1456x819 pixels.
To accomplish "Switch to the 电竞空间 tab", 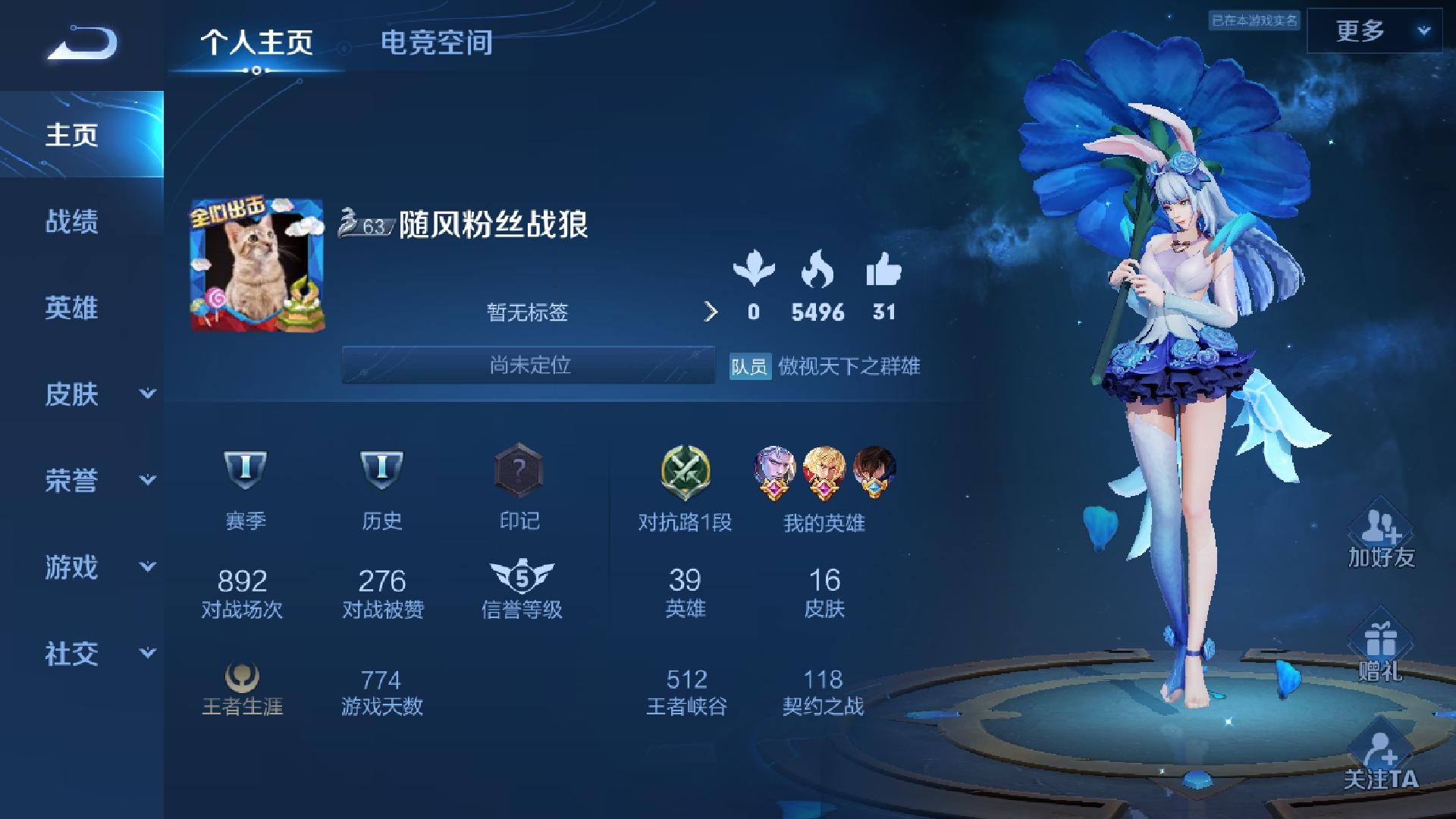I will [438, 43].
